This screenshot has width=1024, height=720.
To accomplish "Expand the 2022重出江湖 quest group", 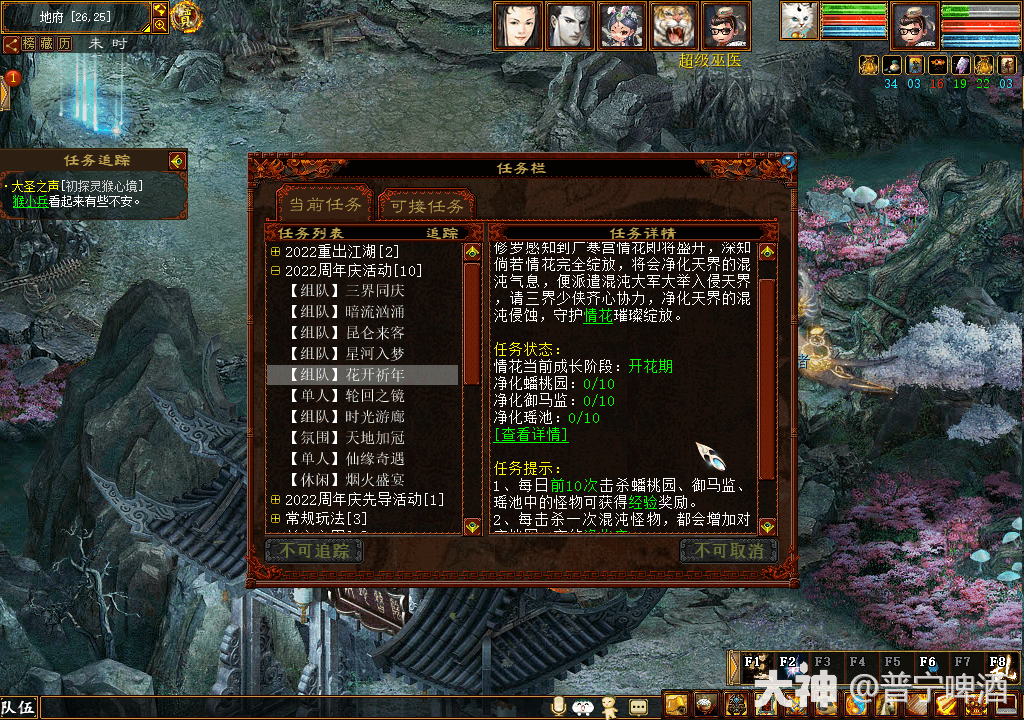I will 276,251.
